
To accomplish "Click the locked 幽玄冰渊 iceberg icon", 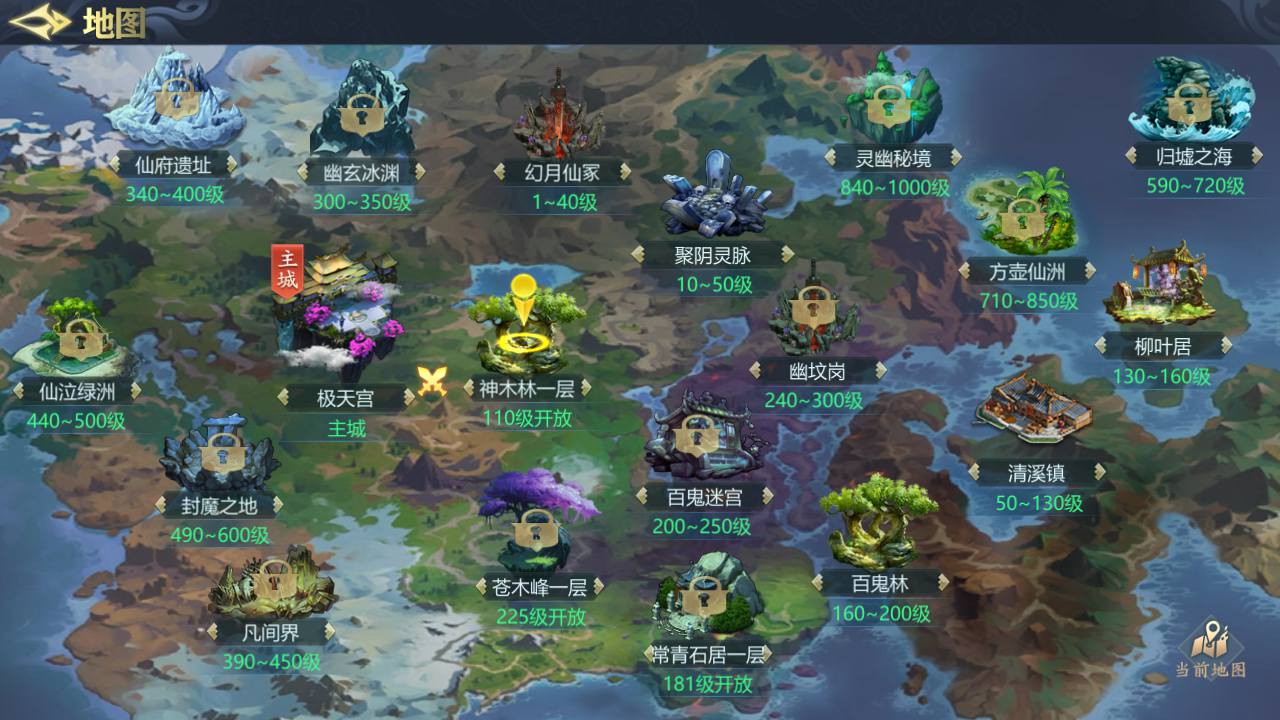I will (x=360, y=115).
